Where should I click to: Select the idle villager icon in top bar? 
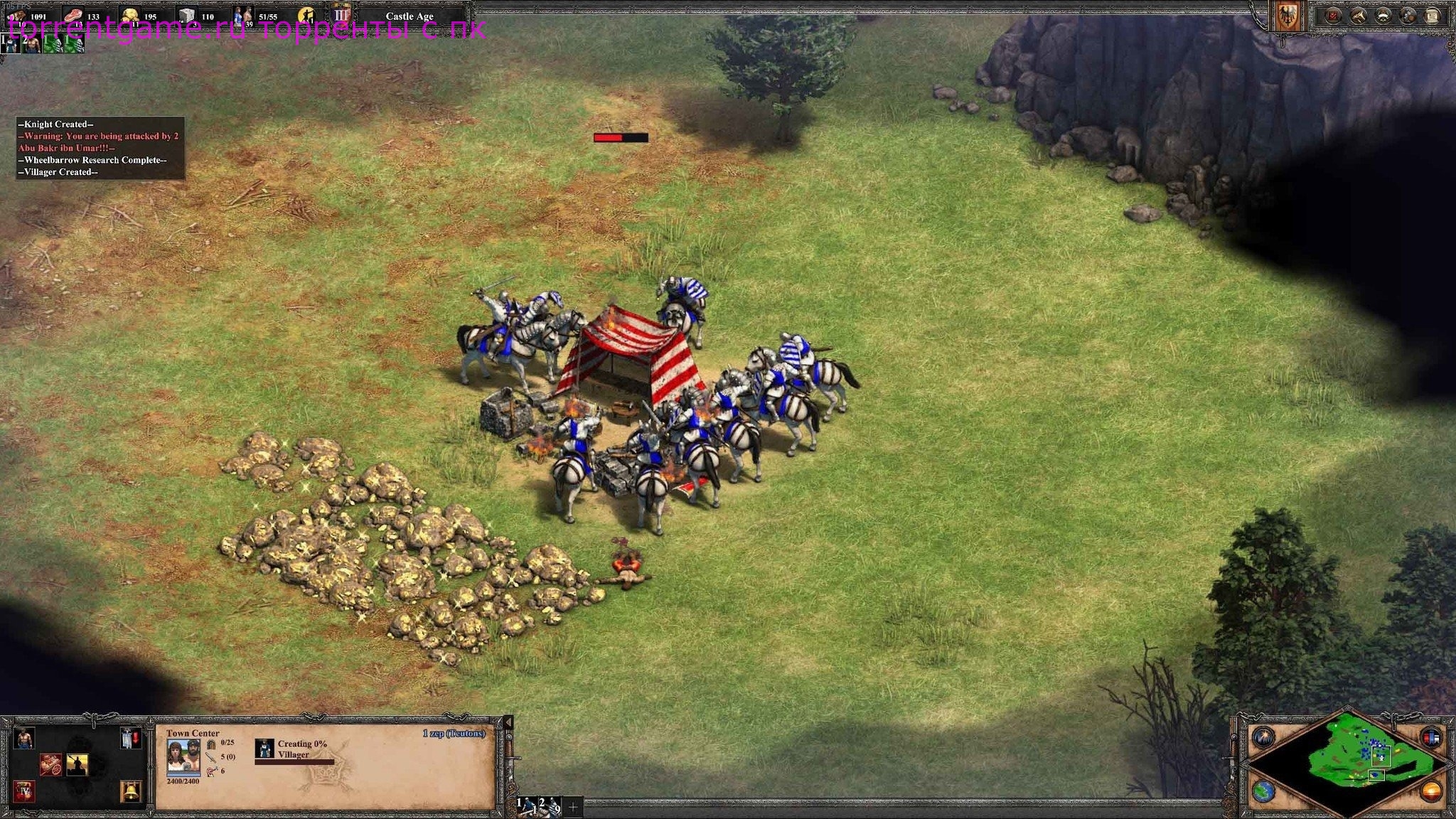(307, 15)
